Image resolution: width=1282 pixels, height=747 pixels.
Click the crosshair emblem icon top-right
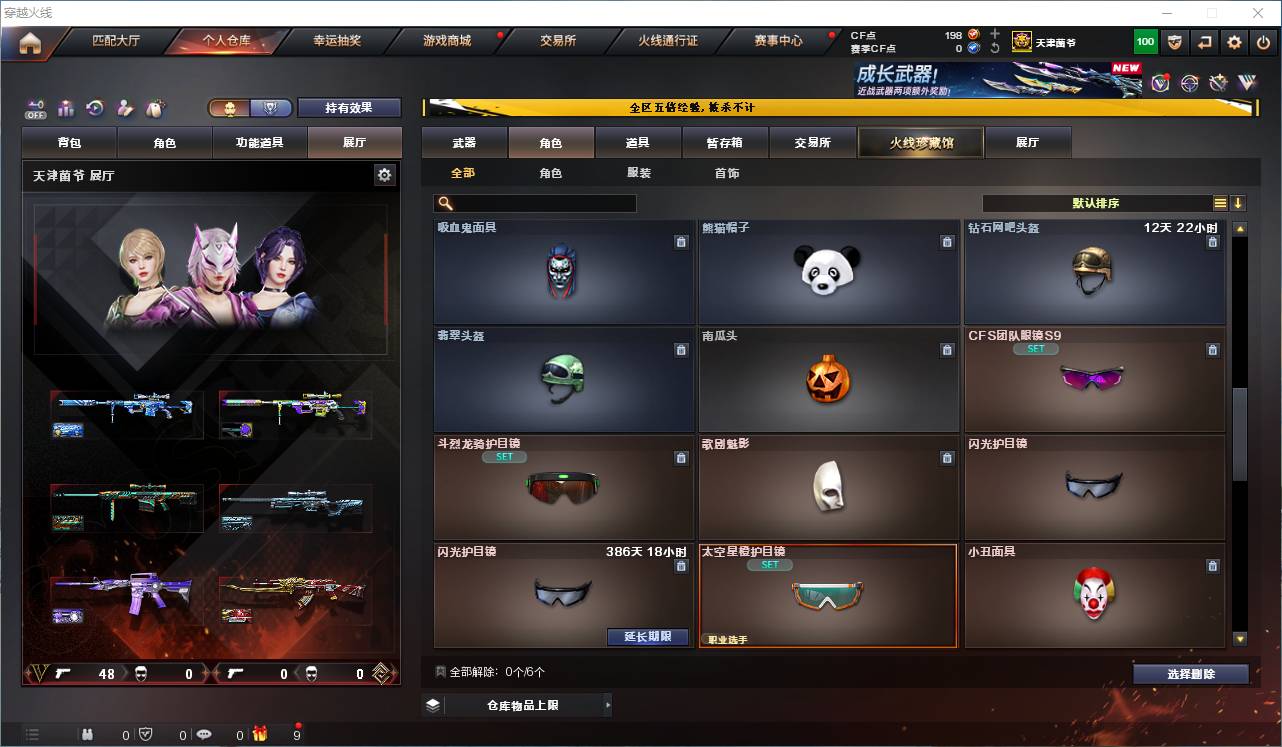pos(1190,82)
